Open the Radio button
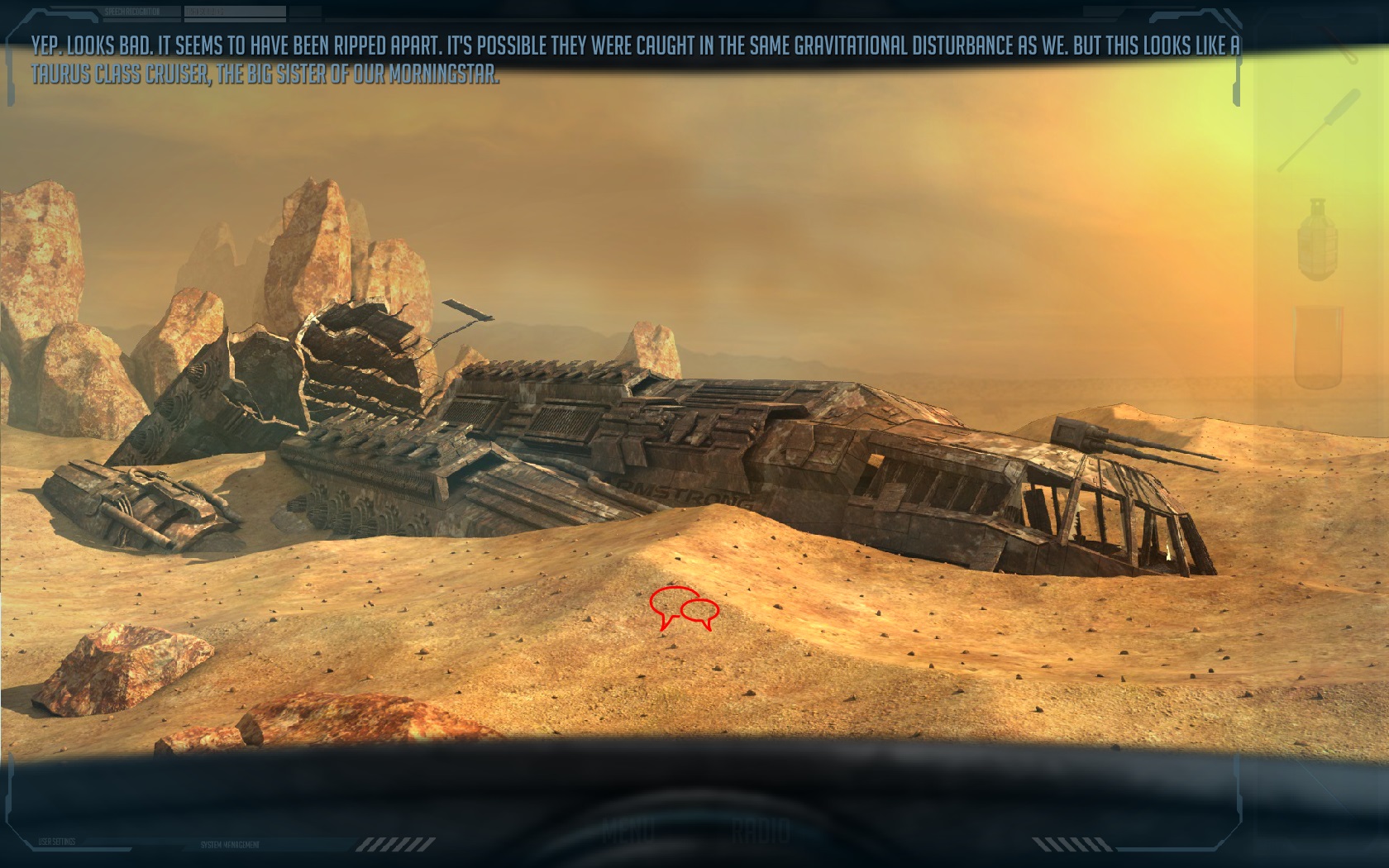Viewport: 1389px width, 868px height. tap(761, 829)
